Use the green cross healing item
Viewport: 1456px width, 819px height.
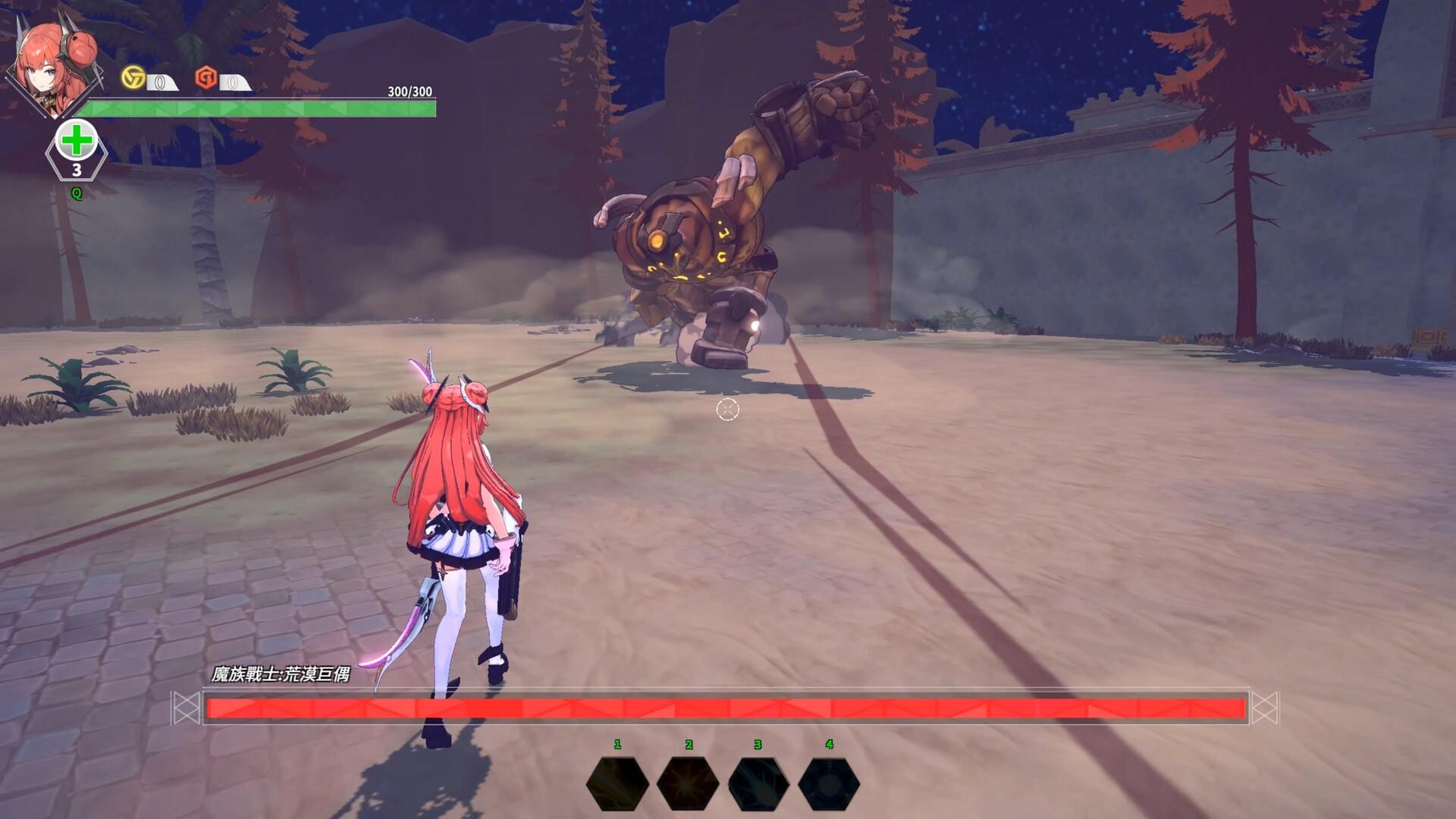point(76,143)
